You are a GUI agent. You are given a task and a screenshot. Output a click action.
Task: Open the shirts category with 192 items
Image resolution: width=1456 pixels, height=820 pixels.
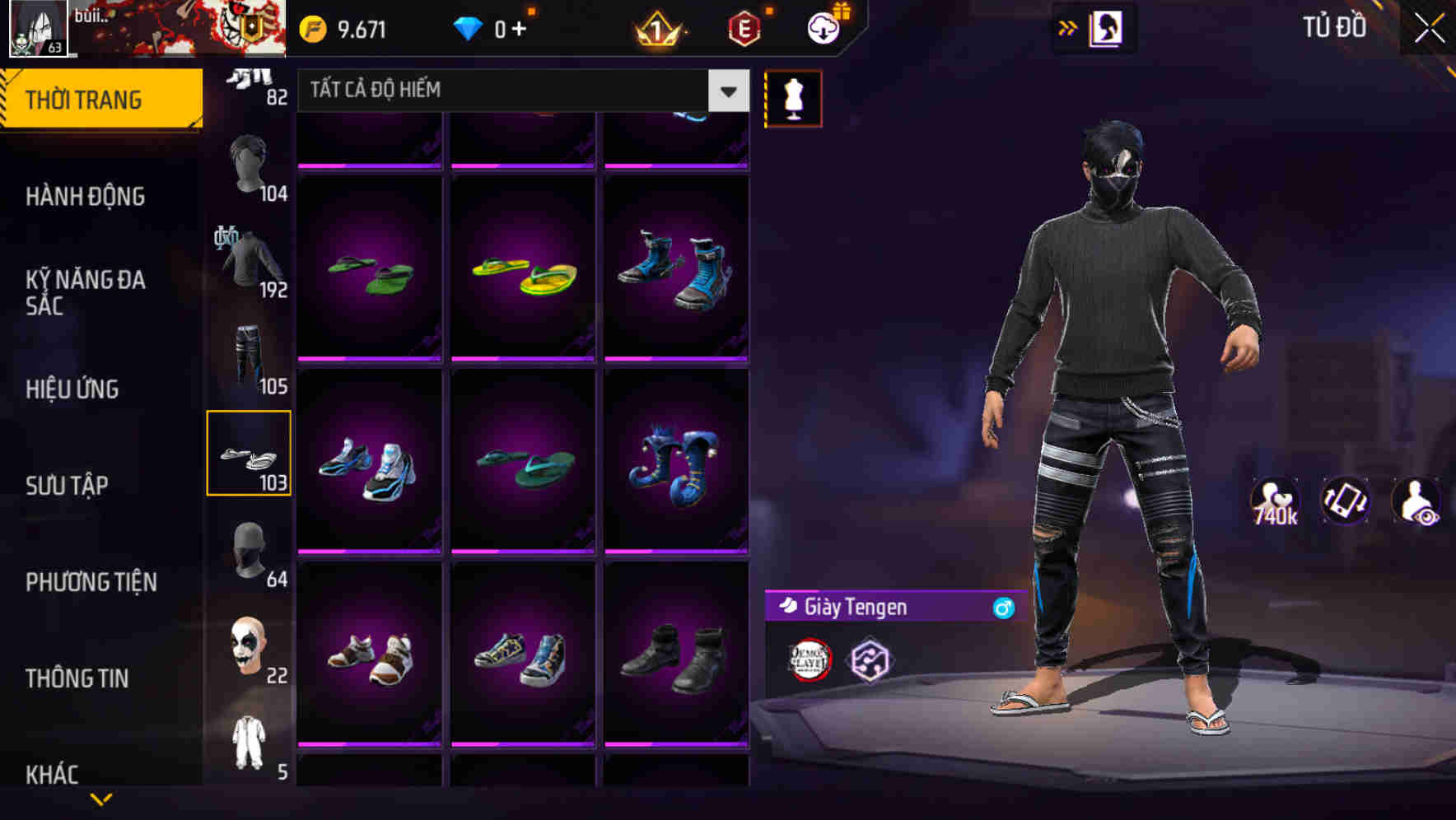(x=249, y=263)
